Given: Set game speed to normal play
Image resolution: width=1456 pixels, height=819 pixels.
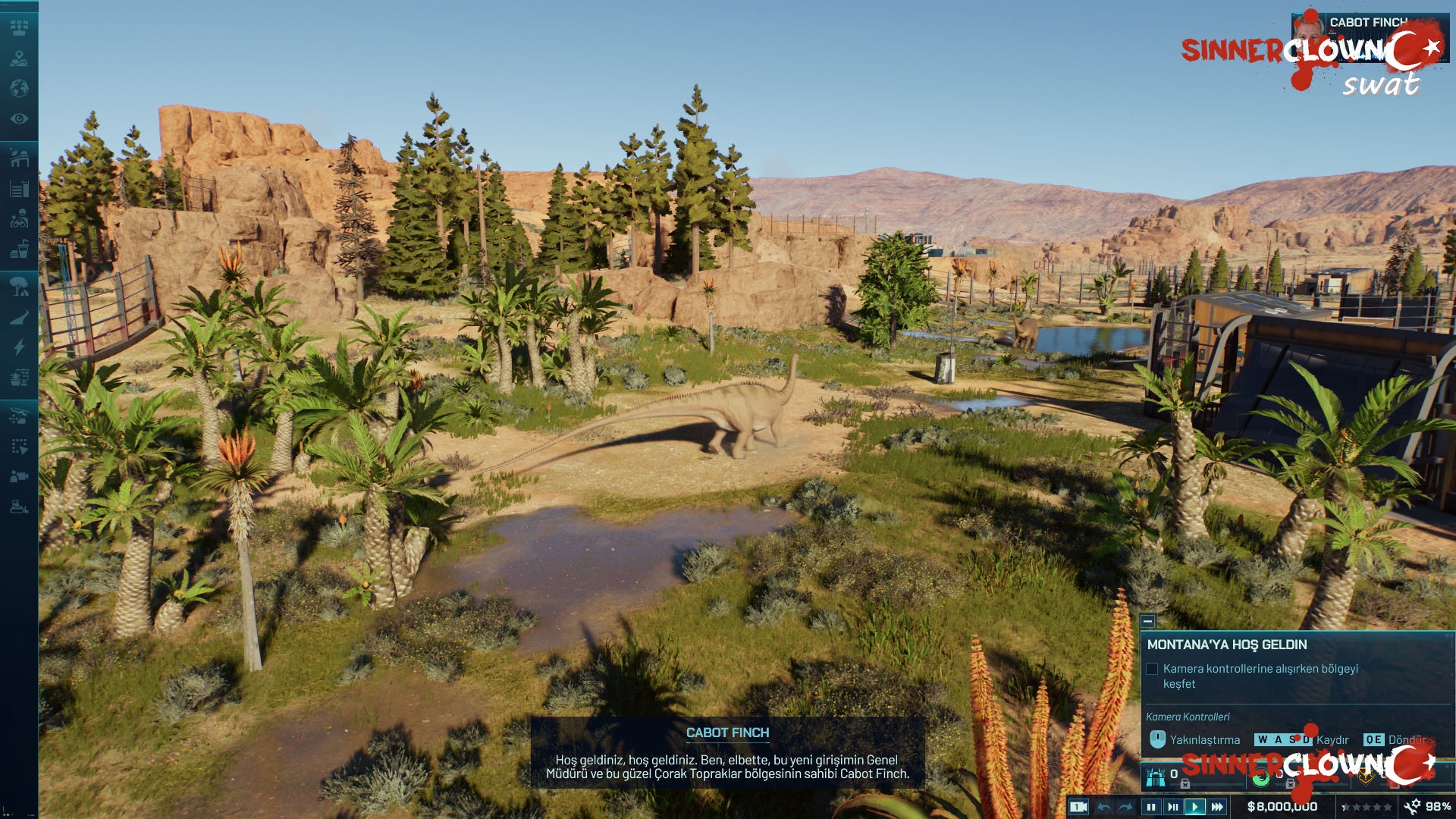Looking at the screenshot, I should point(1195,807).
